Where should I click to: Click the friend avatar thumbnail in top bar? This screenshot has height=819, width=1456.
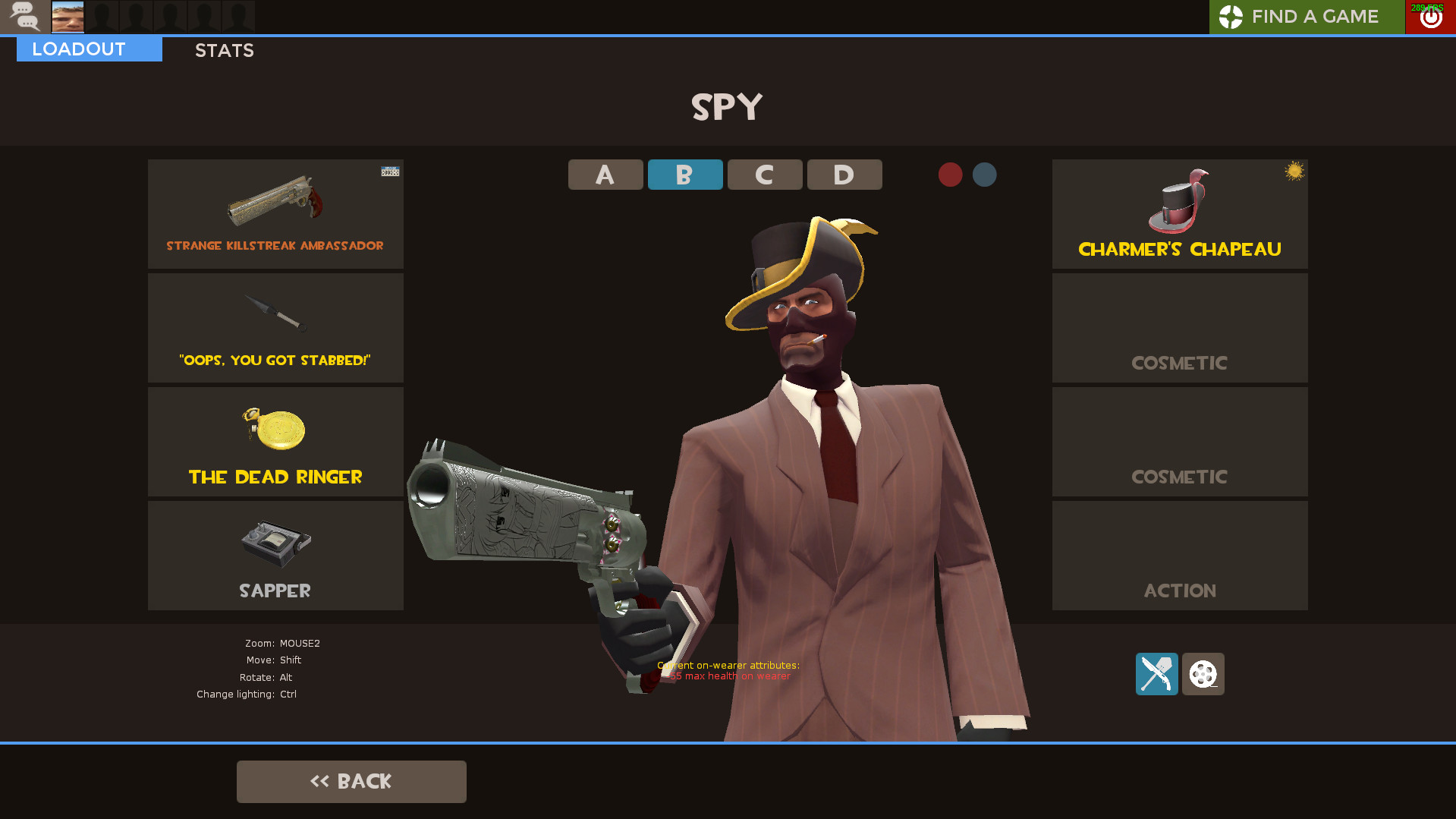[x=68, y=16]
